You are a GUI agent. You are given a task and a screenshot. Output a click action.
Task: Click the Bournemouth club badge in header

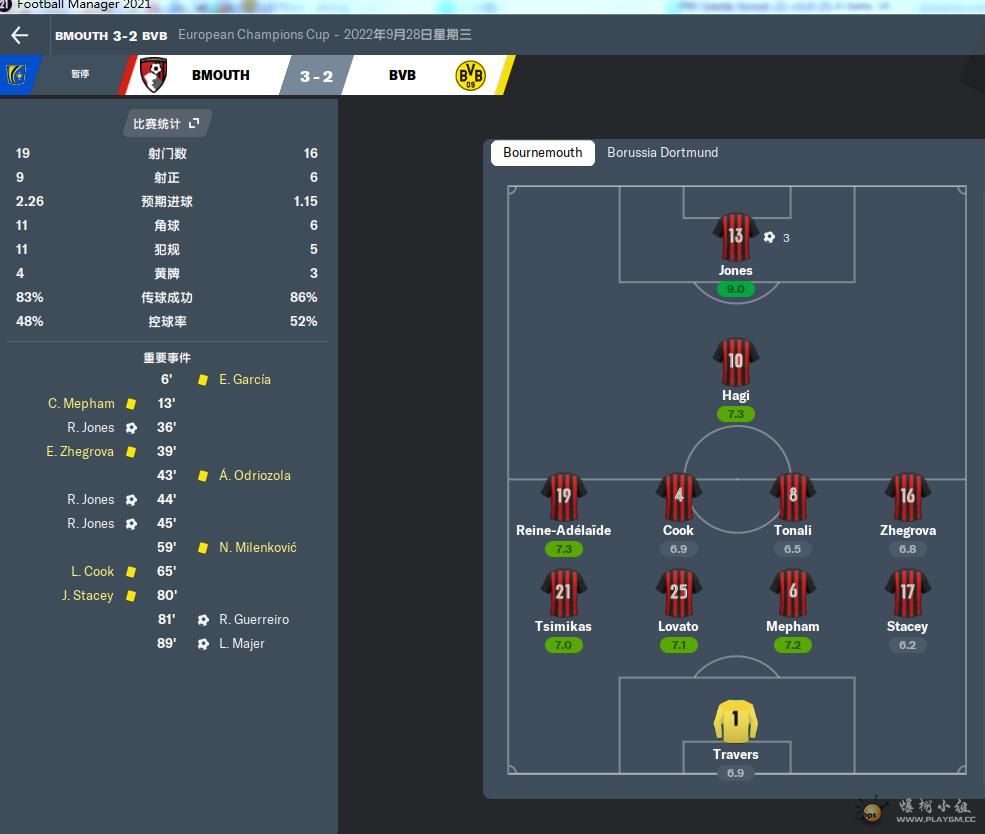click(153, 75)
